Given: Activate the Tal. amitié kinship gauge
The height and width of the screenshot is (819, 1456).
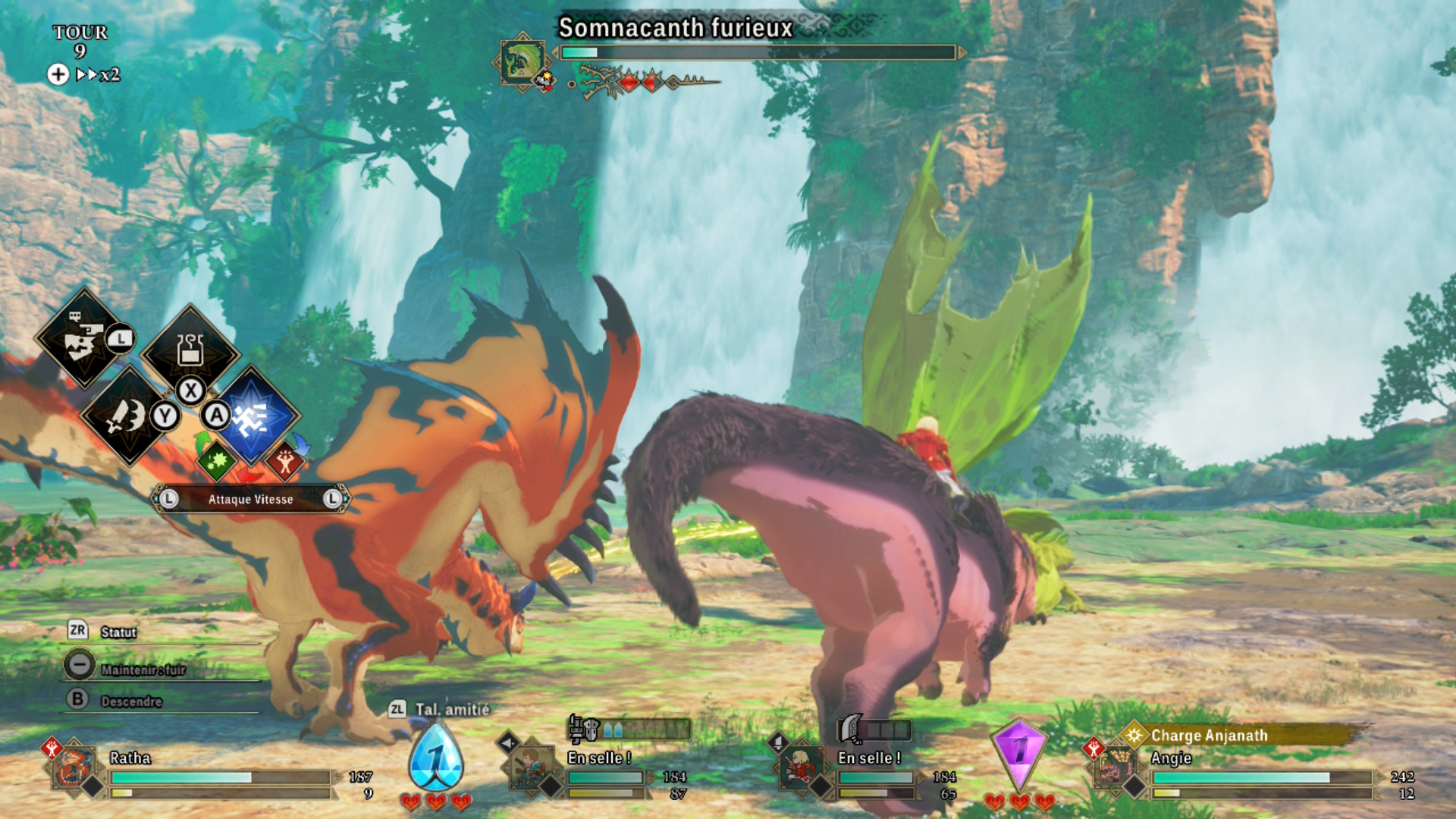Looking at the screenshot, I should tap(436, 756).
